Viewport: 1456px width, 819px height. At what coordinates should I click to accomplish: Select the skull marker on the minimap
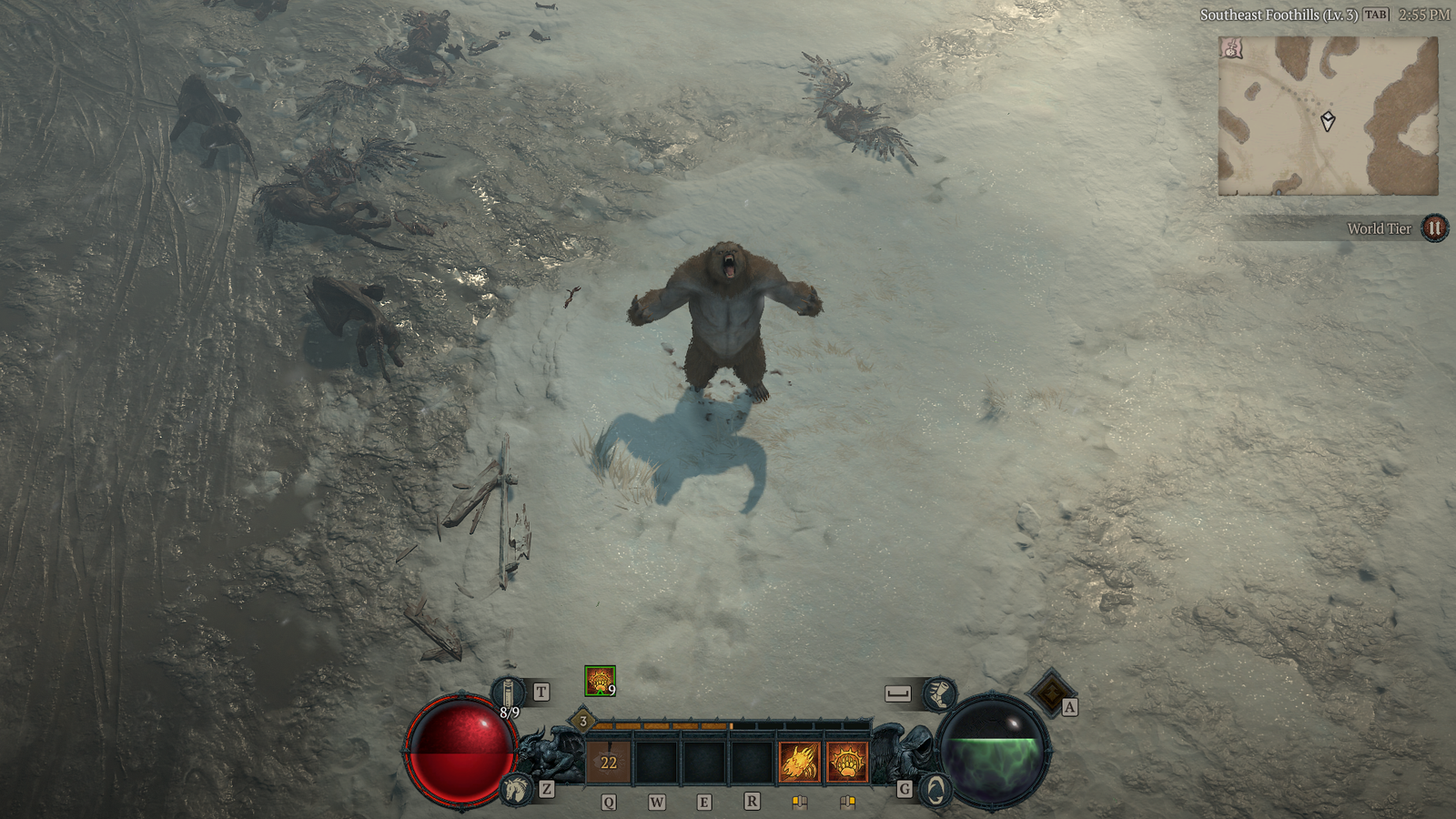[x=1232, y=49]
